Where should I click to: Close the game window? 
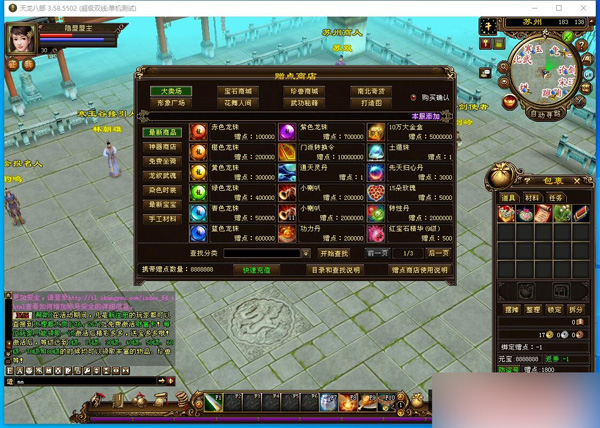(x=586, y=7)
